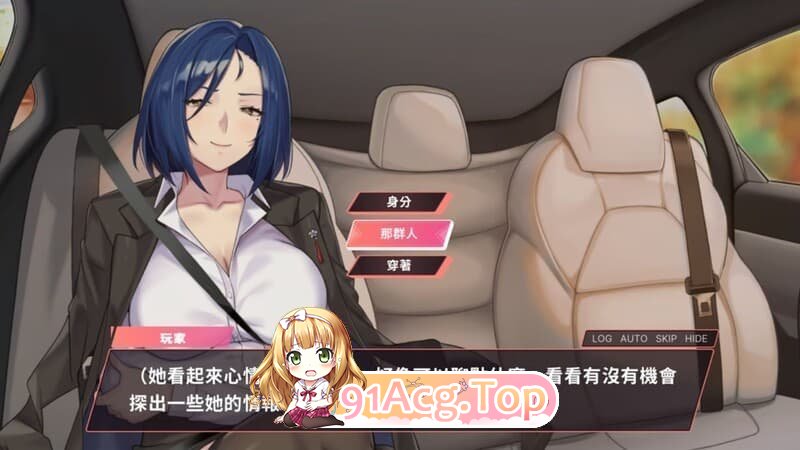Activate SKIP for the dialogue
The image size is (800, 450).
pyautogui.click(x=667, y=339)
